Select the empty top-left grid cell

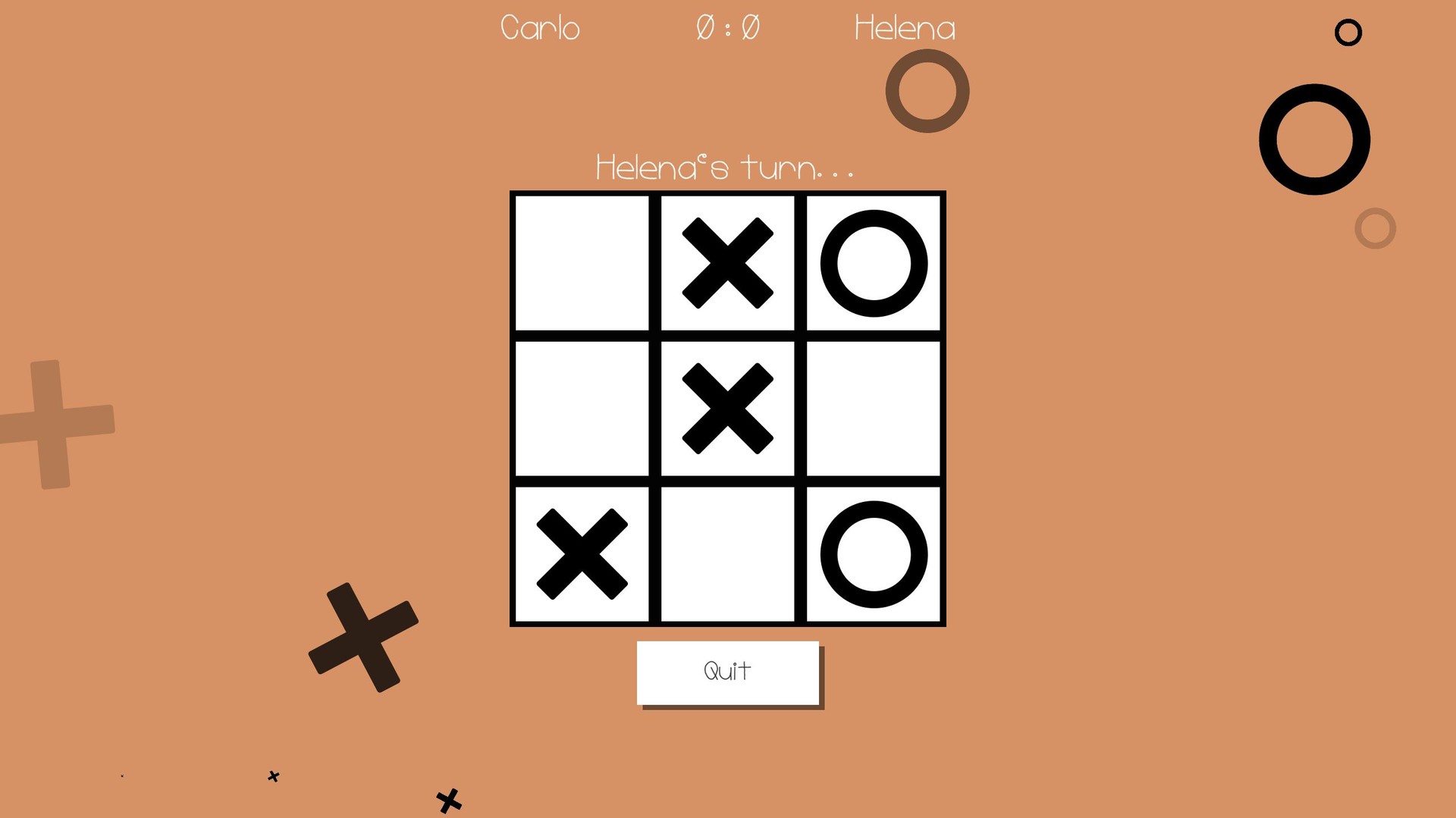[x=581, y=262]
